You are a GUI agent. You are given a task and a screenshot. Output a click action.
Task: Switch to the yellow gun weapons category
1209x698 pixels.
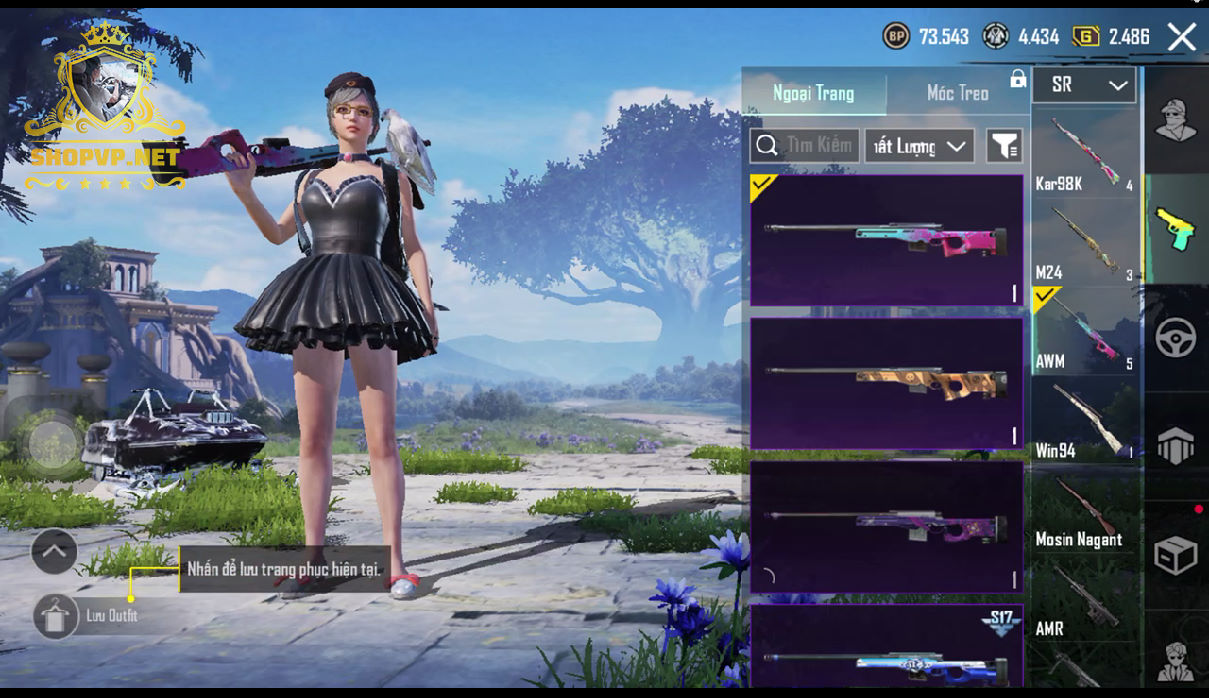[1176, 230]
